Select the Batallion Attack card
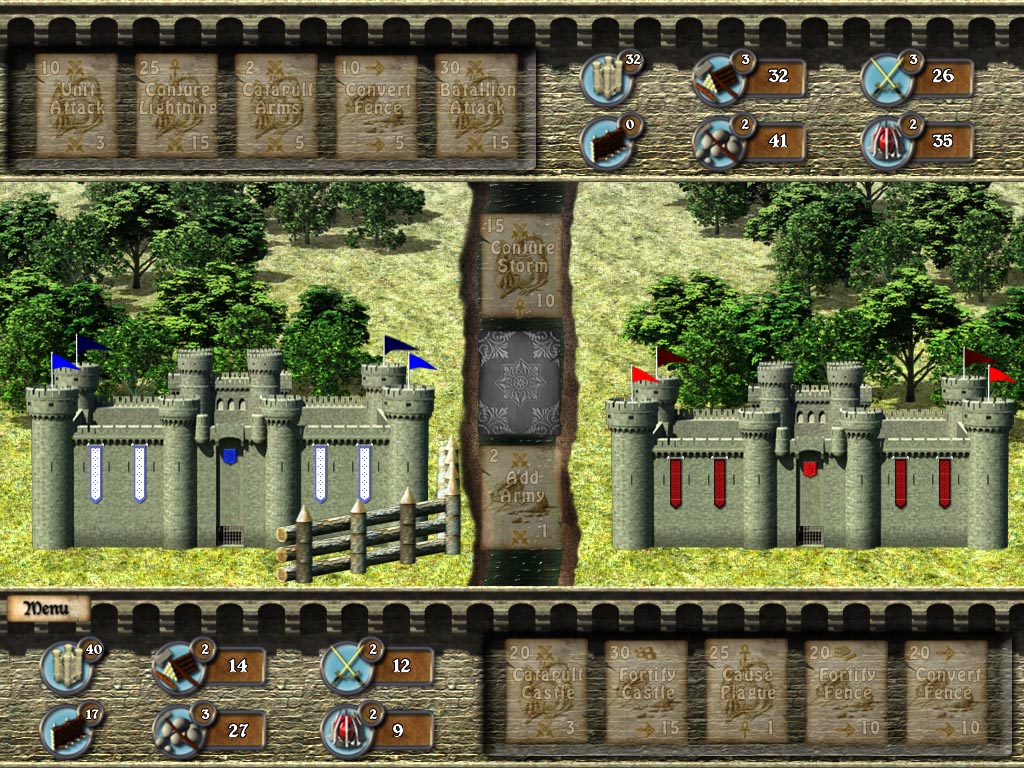The width and height of the screenshot is (1024, 768). point(476,105)
